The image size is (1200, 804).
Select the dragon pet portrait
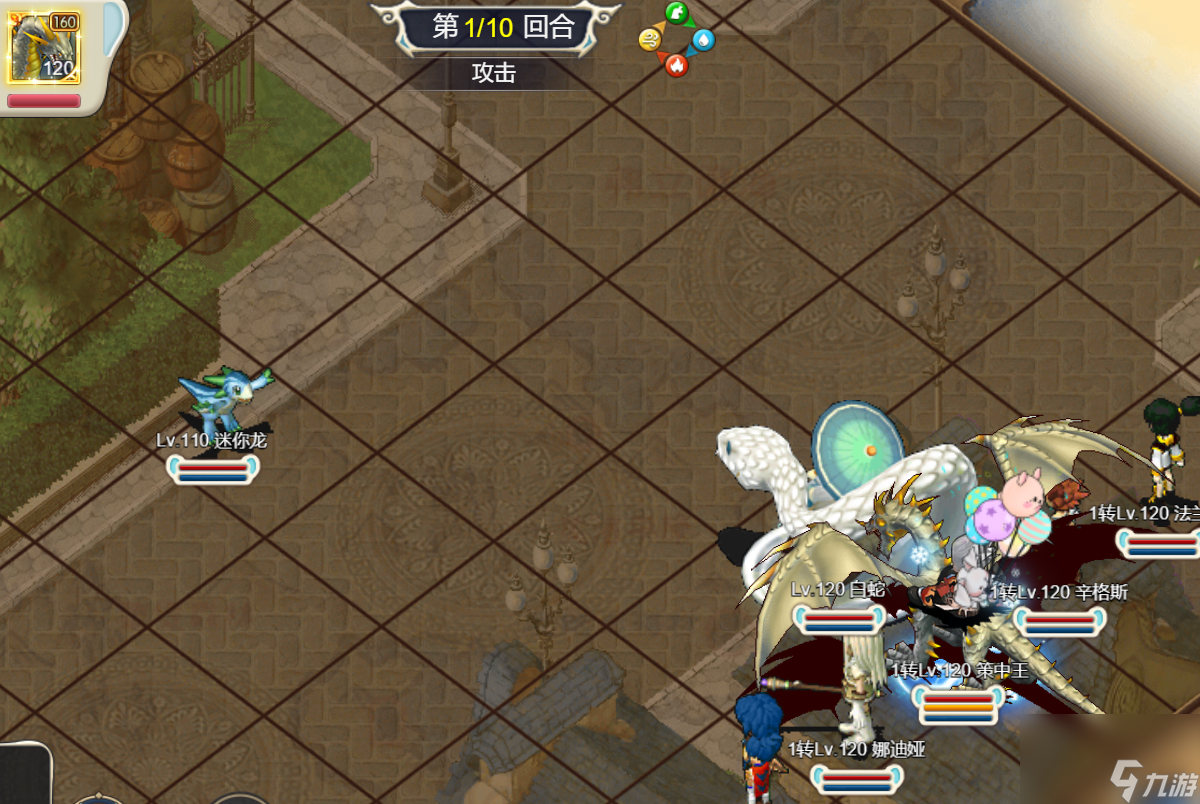tap(44, 47)
